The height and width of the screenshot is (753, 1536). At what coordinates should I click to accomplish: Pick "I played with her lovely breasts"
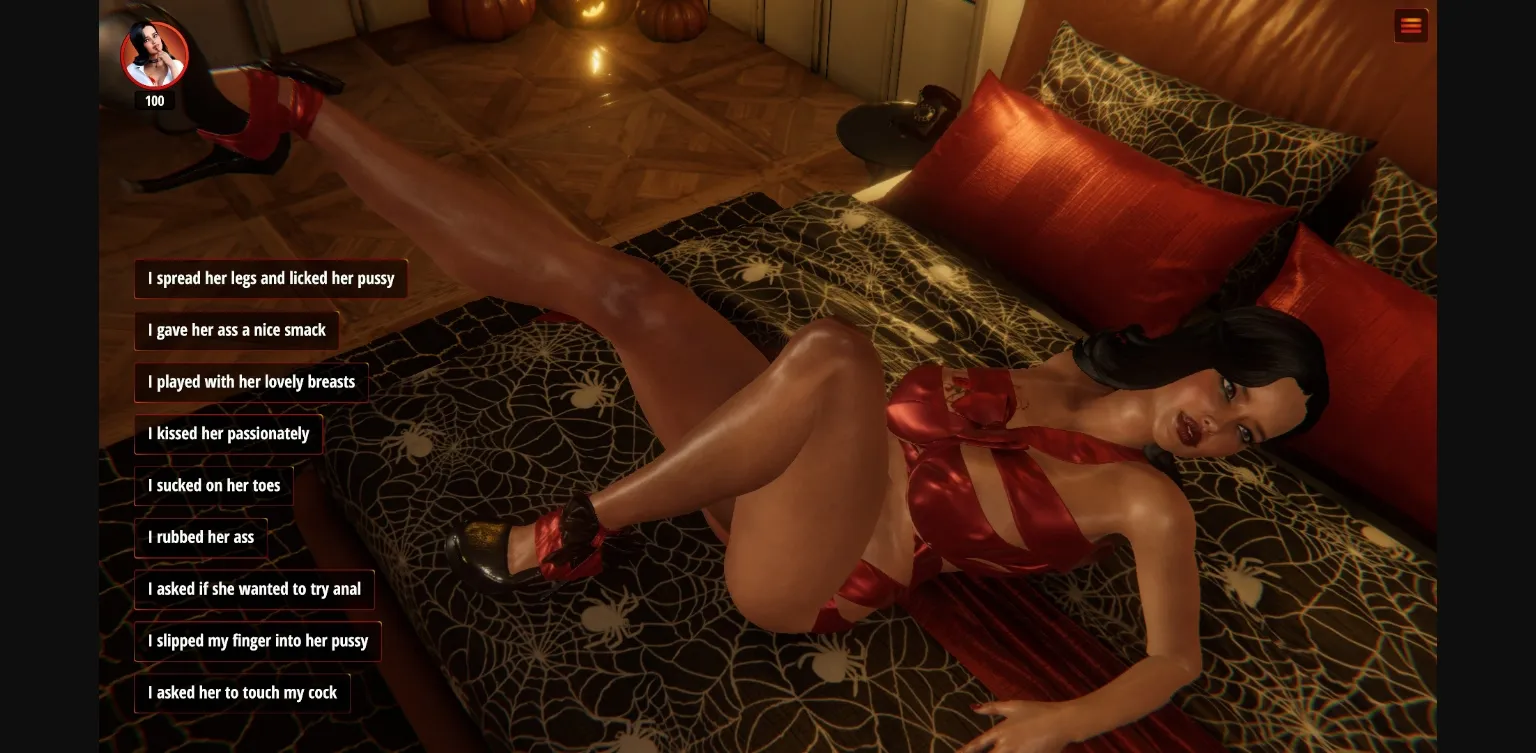pos(251,382)
